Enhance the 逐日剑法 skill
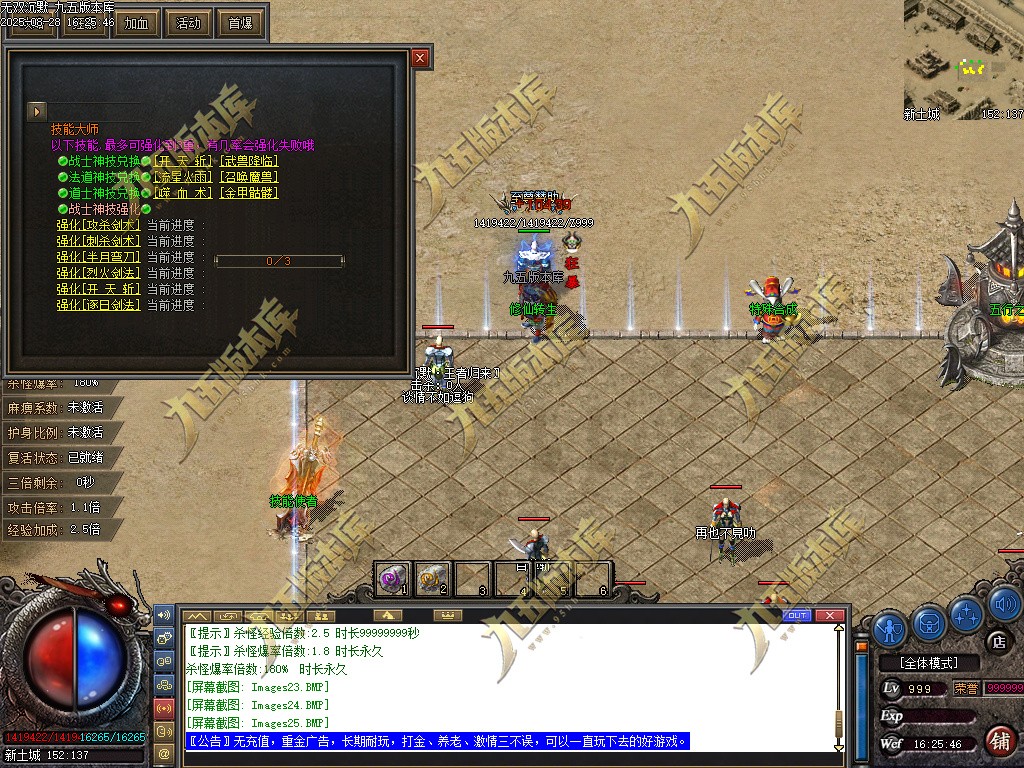The height and width of the screenshot is (768, 1024). tap(98, 305)
